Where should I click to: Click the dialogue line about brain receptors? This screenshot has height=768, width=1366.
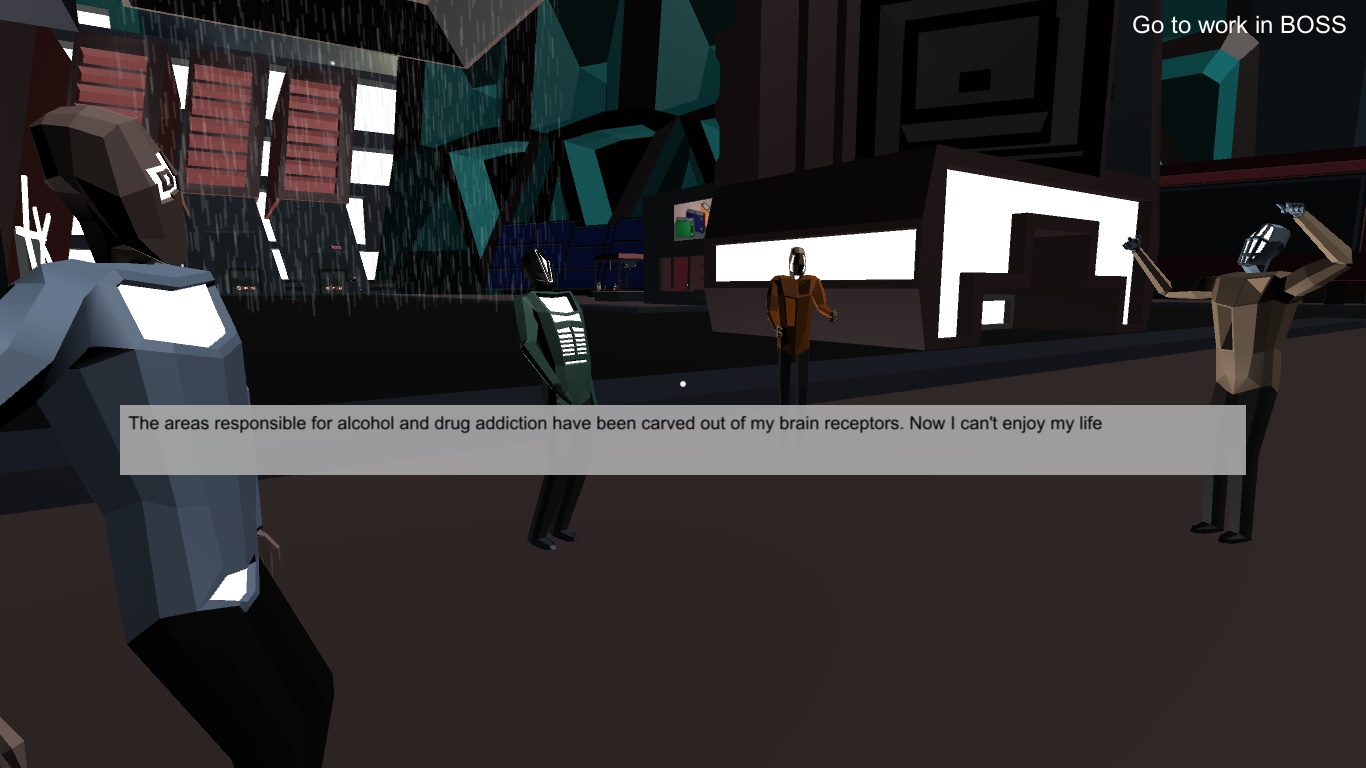pos(613,423)
